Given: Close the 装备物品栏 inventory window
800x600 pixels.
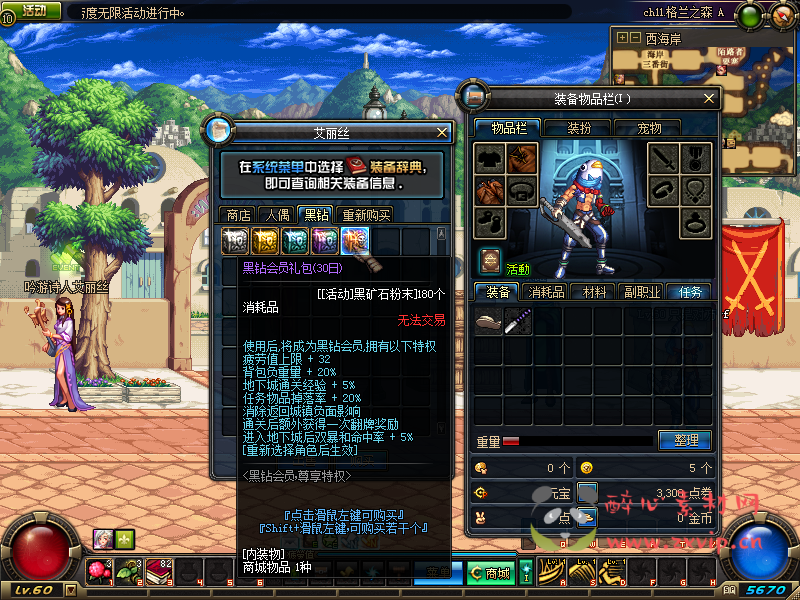Looking at the screenshot, I should [x=709, y=99].
